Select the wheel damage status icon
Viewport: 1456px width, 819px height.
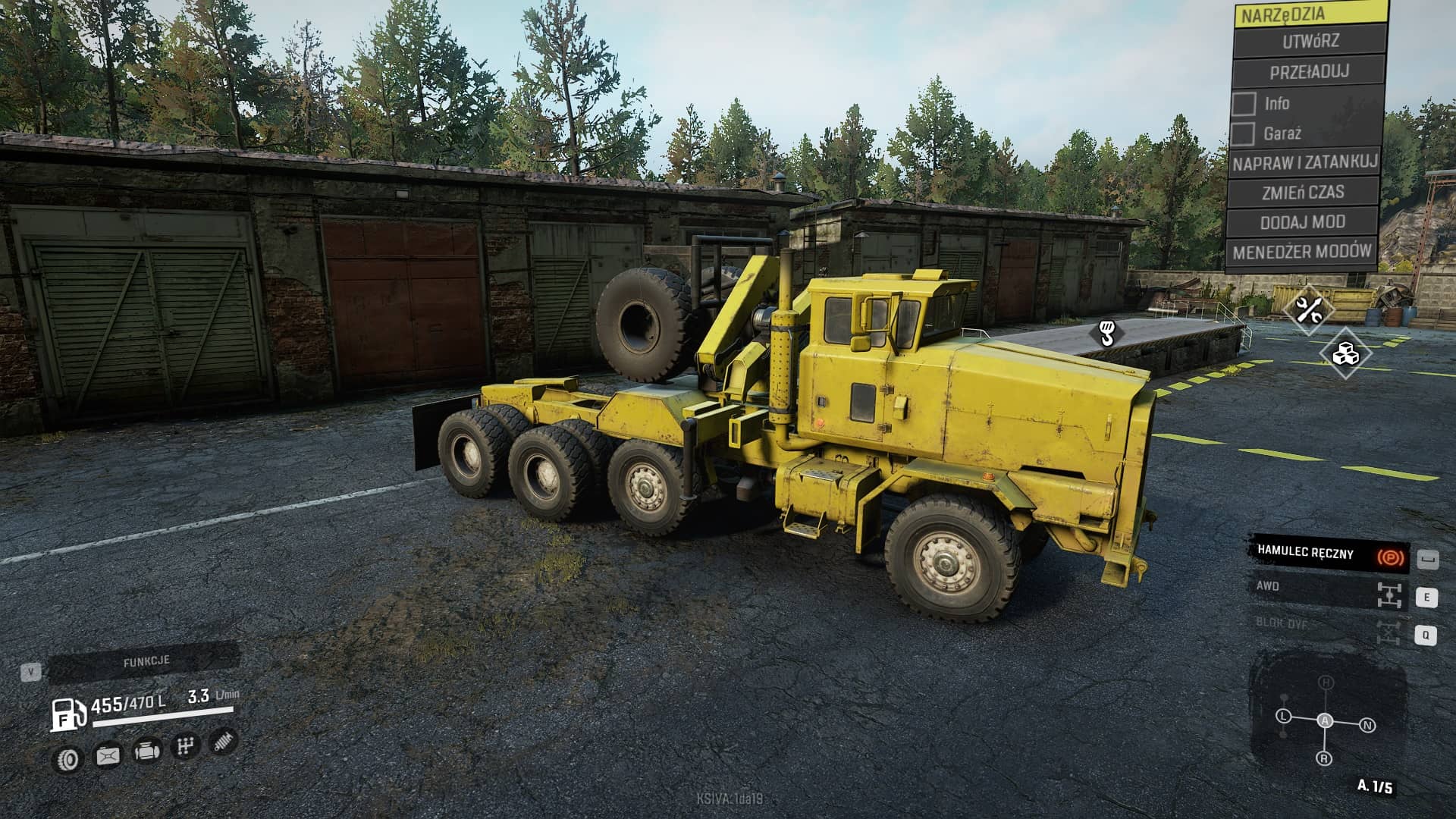click(69, 758)
